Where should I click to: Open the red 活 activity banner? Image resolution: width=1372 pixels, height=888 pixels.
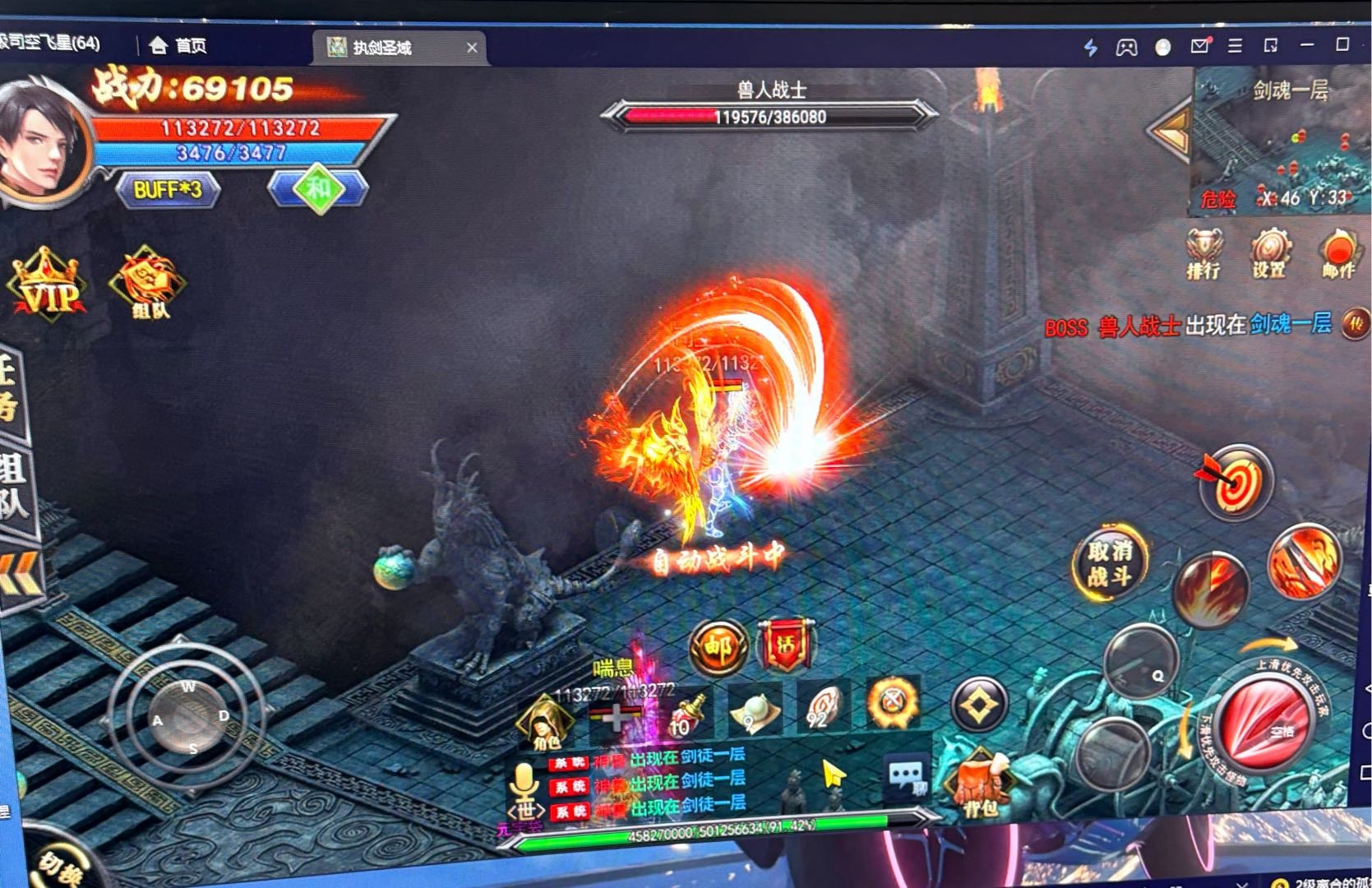[x=786, y=646]
